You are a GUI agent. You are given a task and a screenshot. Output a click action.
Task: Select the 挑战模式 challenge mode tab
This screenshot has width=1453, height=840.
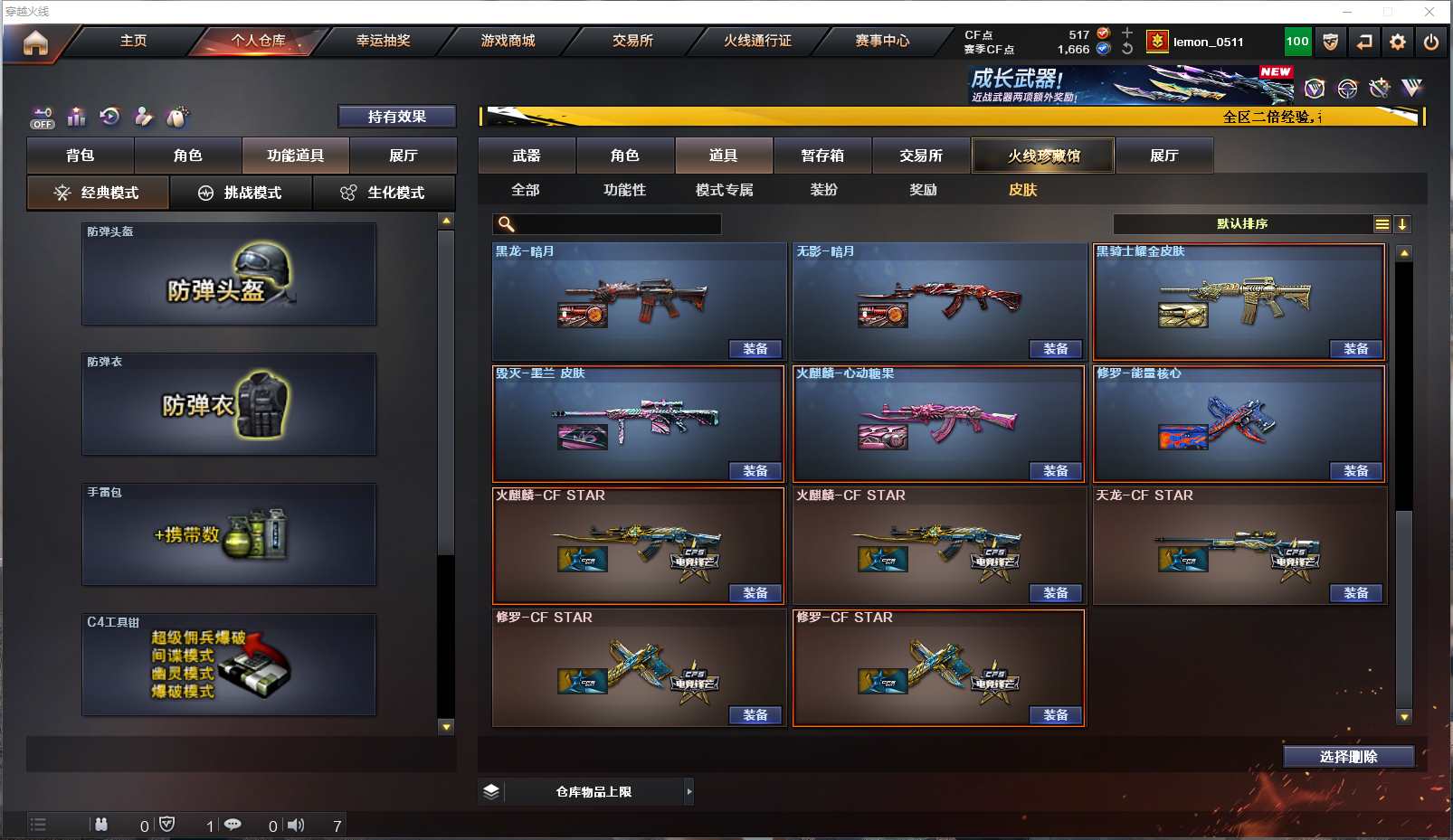[x=241, y=193]
